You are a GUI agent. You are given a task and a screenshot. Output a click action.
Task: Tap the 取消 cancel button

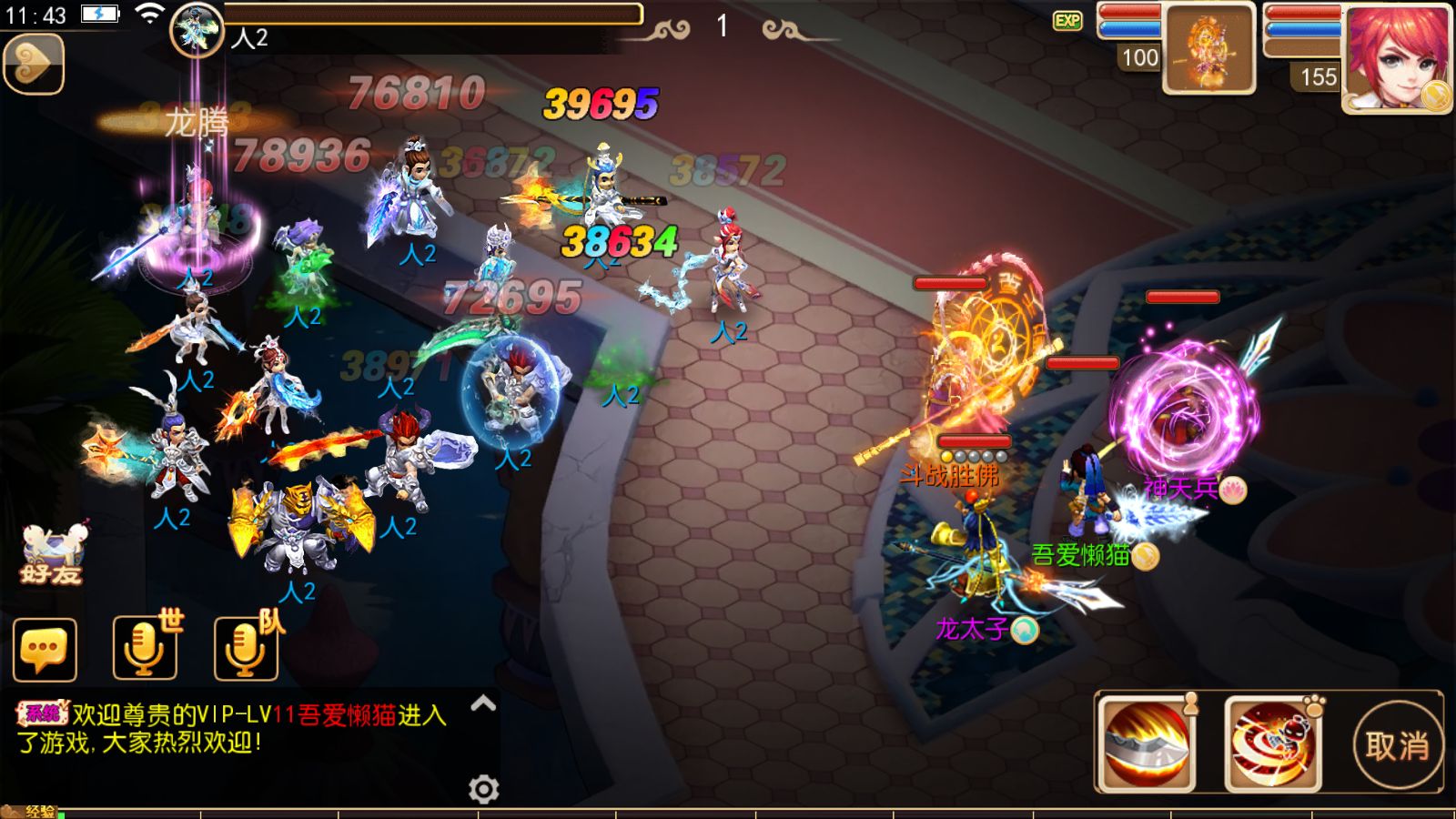(x=1397, y=746)
